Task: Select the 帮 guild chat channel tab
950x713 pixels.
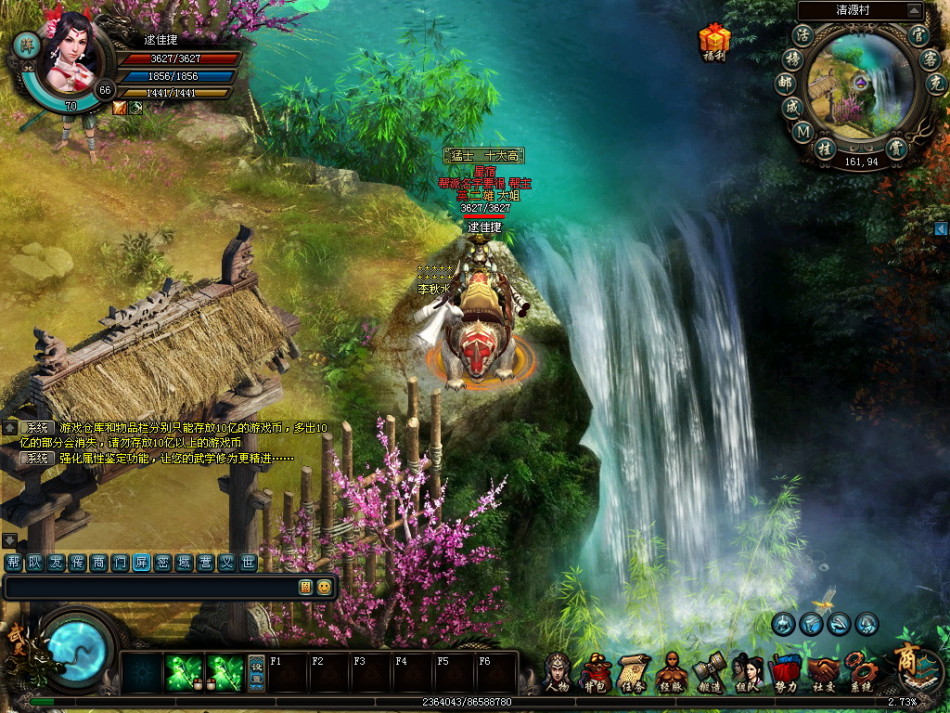Action: click(x=13, y=563)
